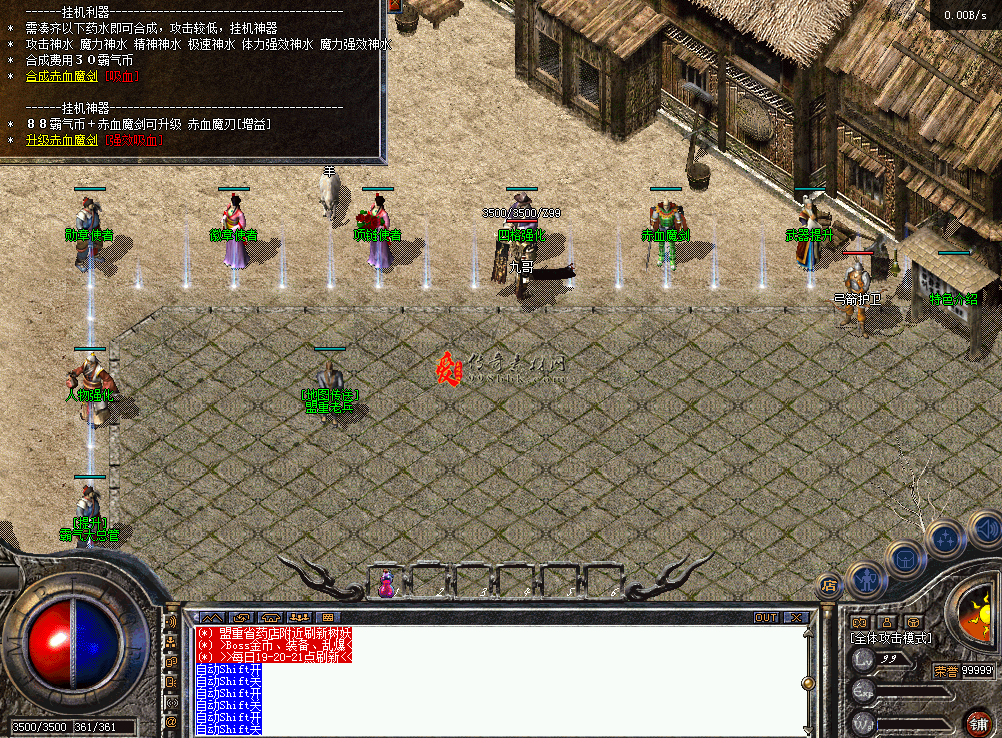Toggle the sound speaker button
The height and width of the screenshot is (738, 1002).
point(985,528)
